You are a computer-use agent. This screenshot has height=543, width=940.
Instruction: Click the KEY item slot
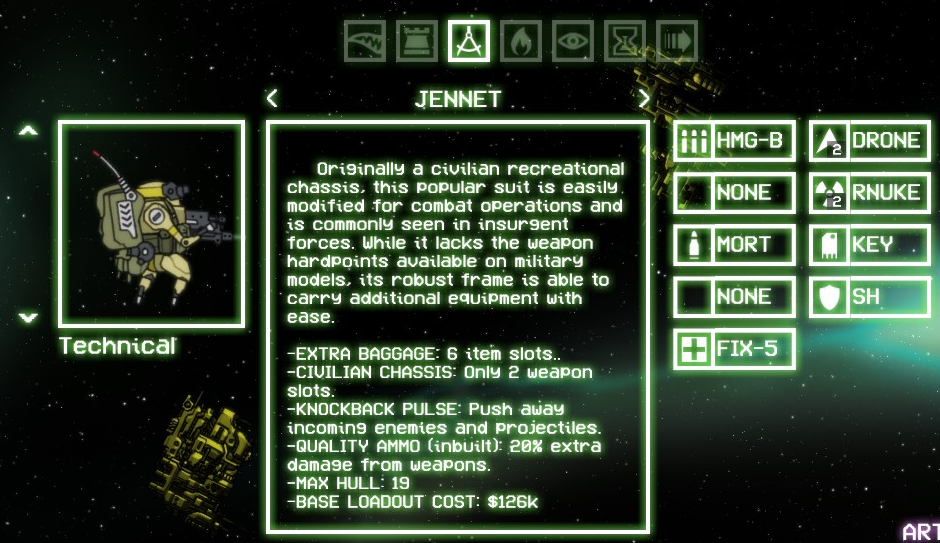(x=870, y=245)
